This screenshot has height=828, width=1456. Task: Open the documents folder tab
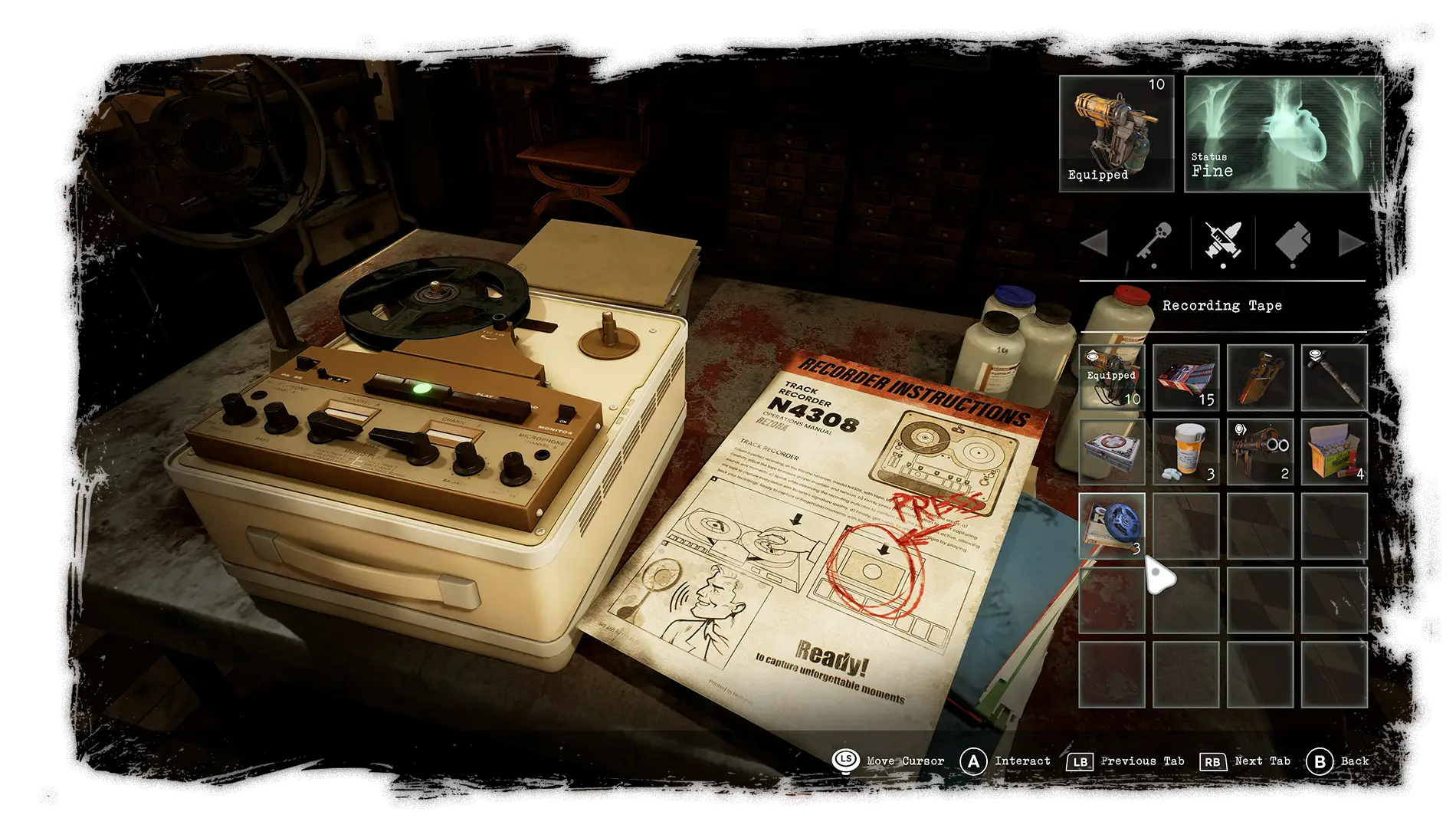click(x=1293, y=243)
